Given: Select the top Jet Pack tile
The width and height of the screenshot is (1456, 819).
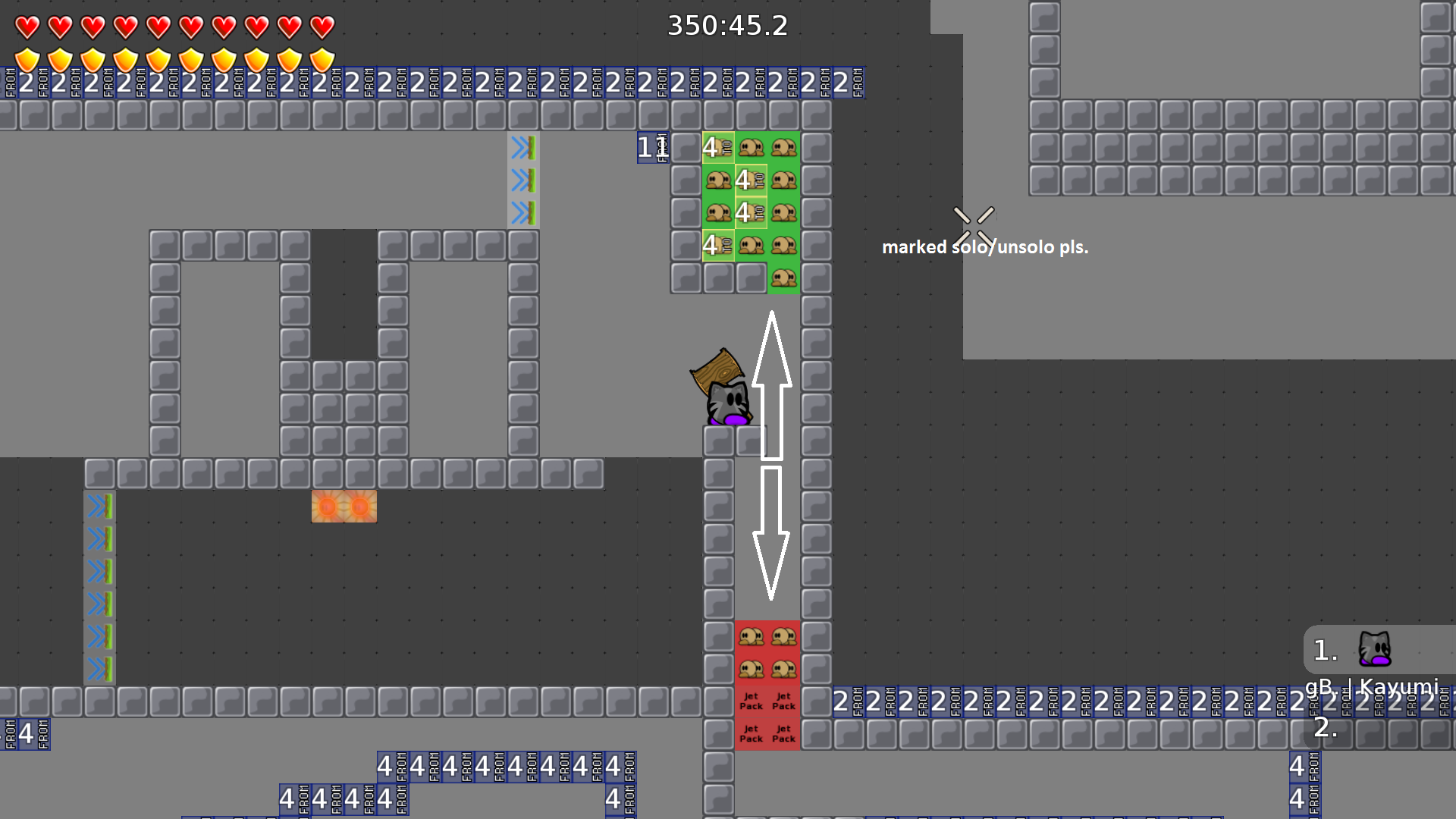Looking at the screenshot, I should pos(752,699).
